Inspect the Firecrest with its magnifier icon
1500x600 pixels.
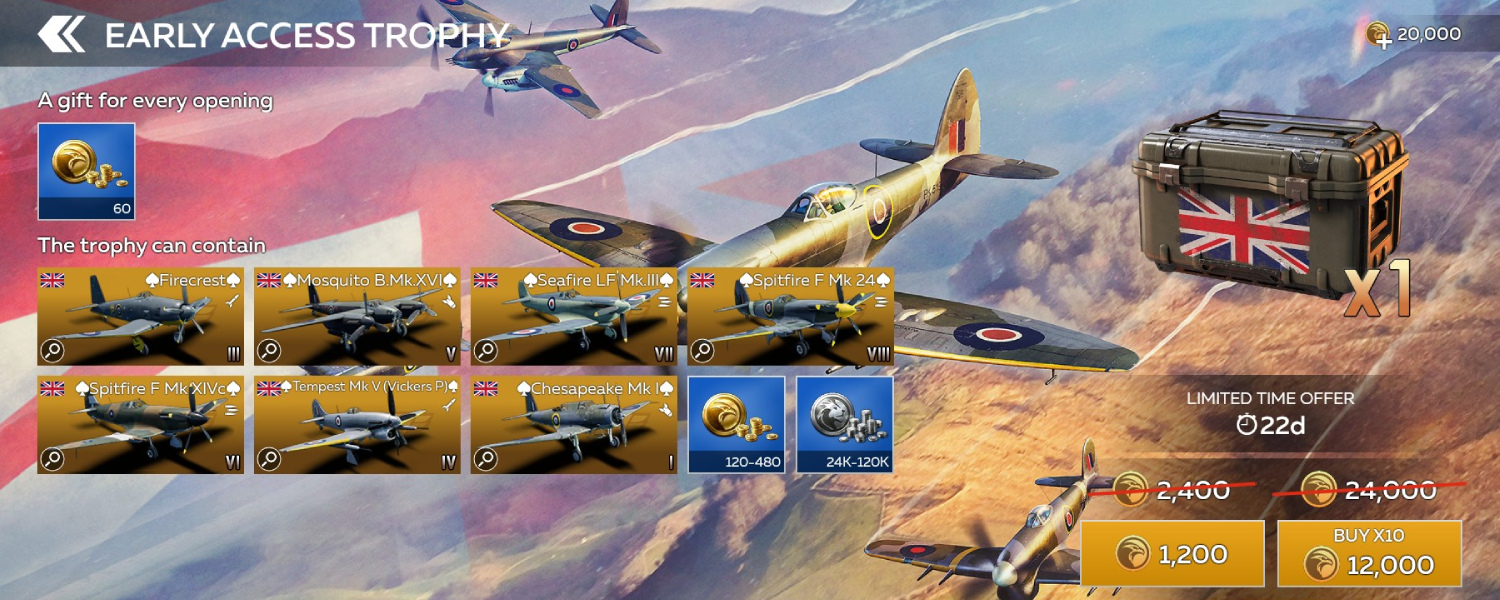coord(52,351)
